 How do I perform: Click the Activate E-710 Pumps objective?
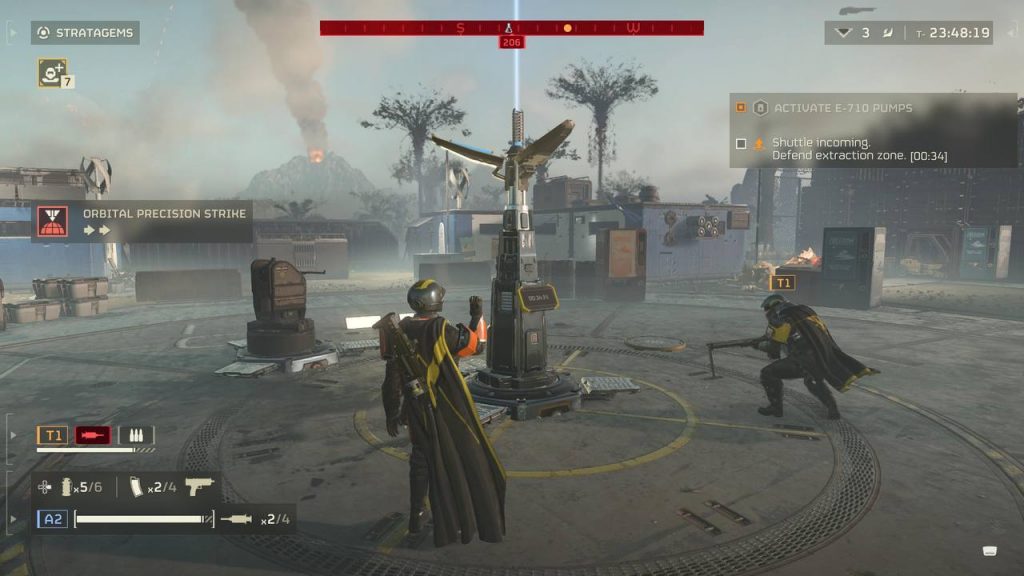pyautogui.click(x=842, y=108)
